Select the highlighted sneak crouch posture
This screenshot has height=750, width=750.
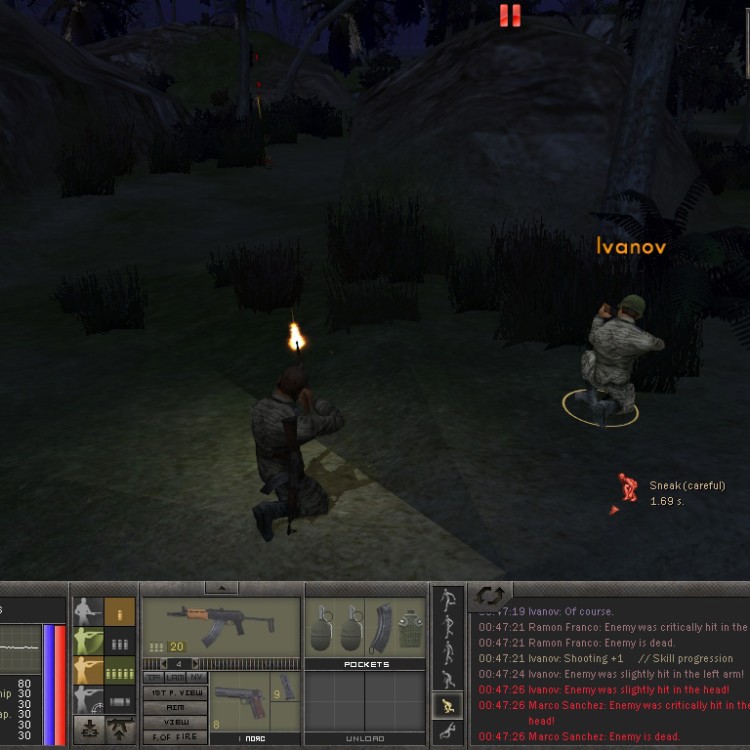coord(448,707)
